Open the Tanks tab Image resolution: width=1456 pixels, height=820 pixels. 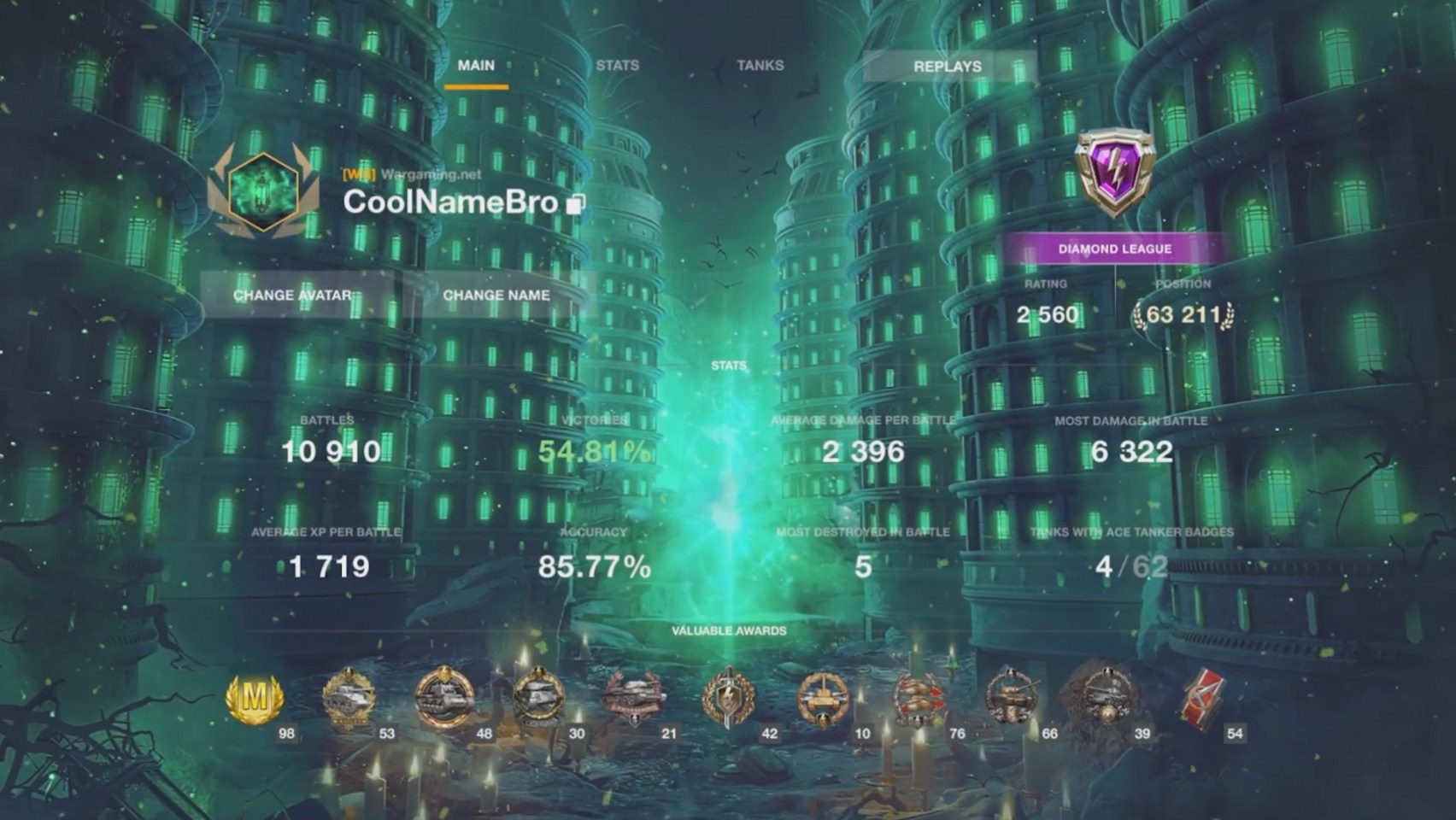760,66
